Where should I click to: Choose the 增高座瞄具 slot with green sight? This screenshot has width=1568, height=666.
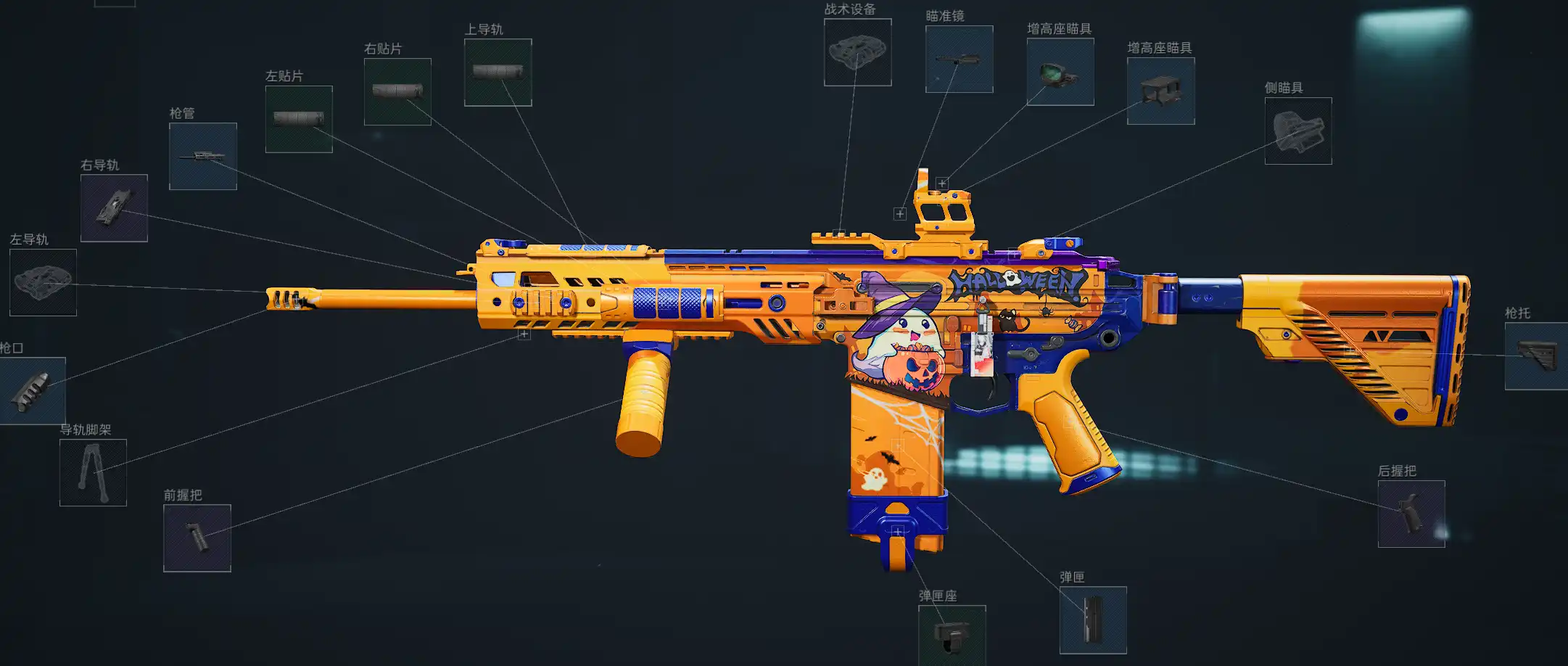[1060, 72]
